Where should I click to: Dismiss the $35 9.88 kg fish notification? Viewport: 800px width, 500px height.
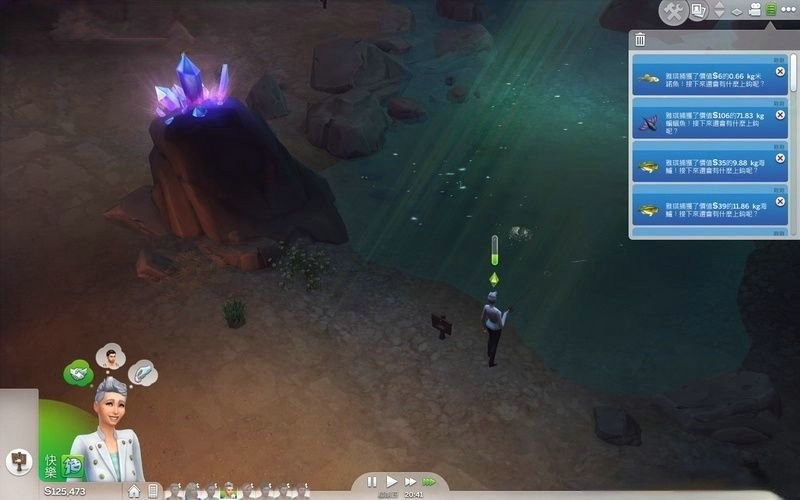pos(780,157)
